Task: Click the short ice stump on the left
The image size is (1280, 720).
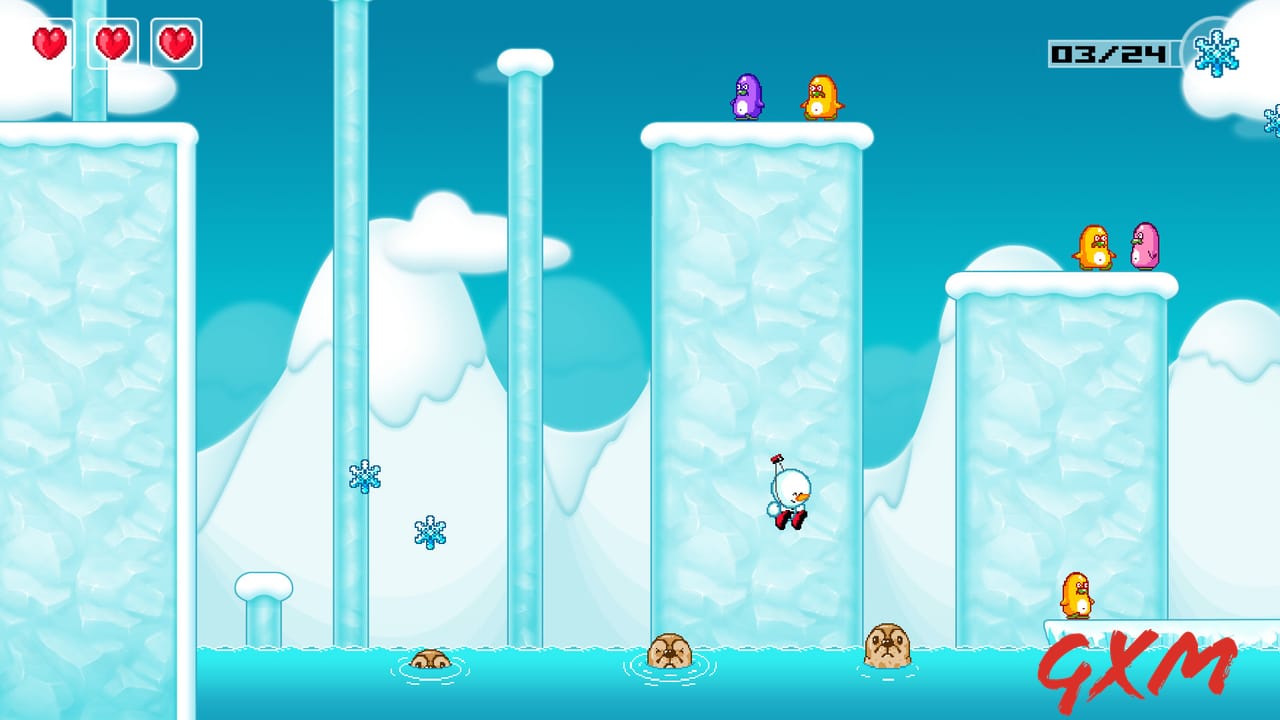Action: pyautogui.click(x=262, y=600)
